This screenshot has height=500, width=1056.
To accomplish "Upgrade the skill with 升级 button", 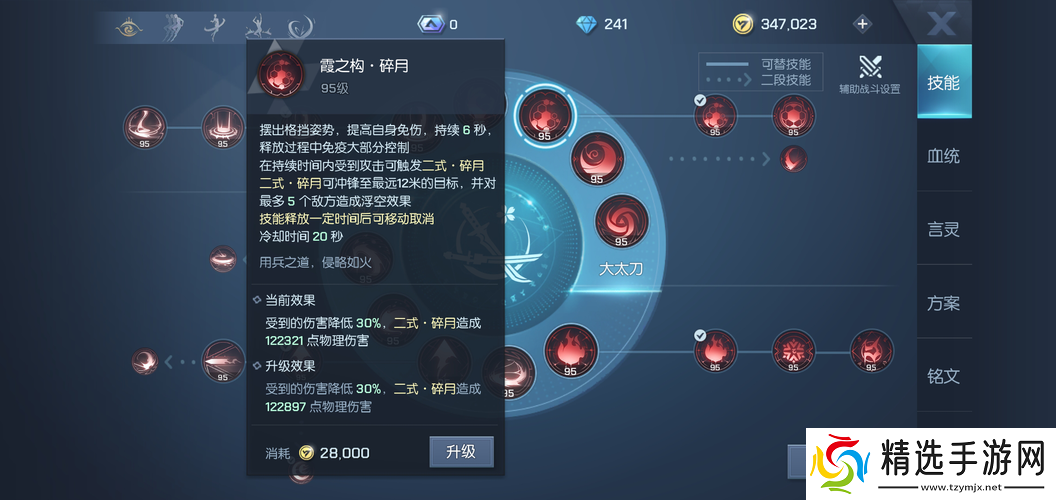I will point(461,452).
